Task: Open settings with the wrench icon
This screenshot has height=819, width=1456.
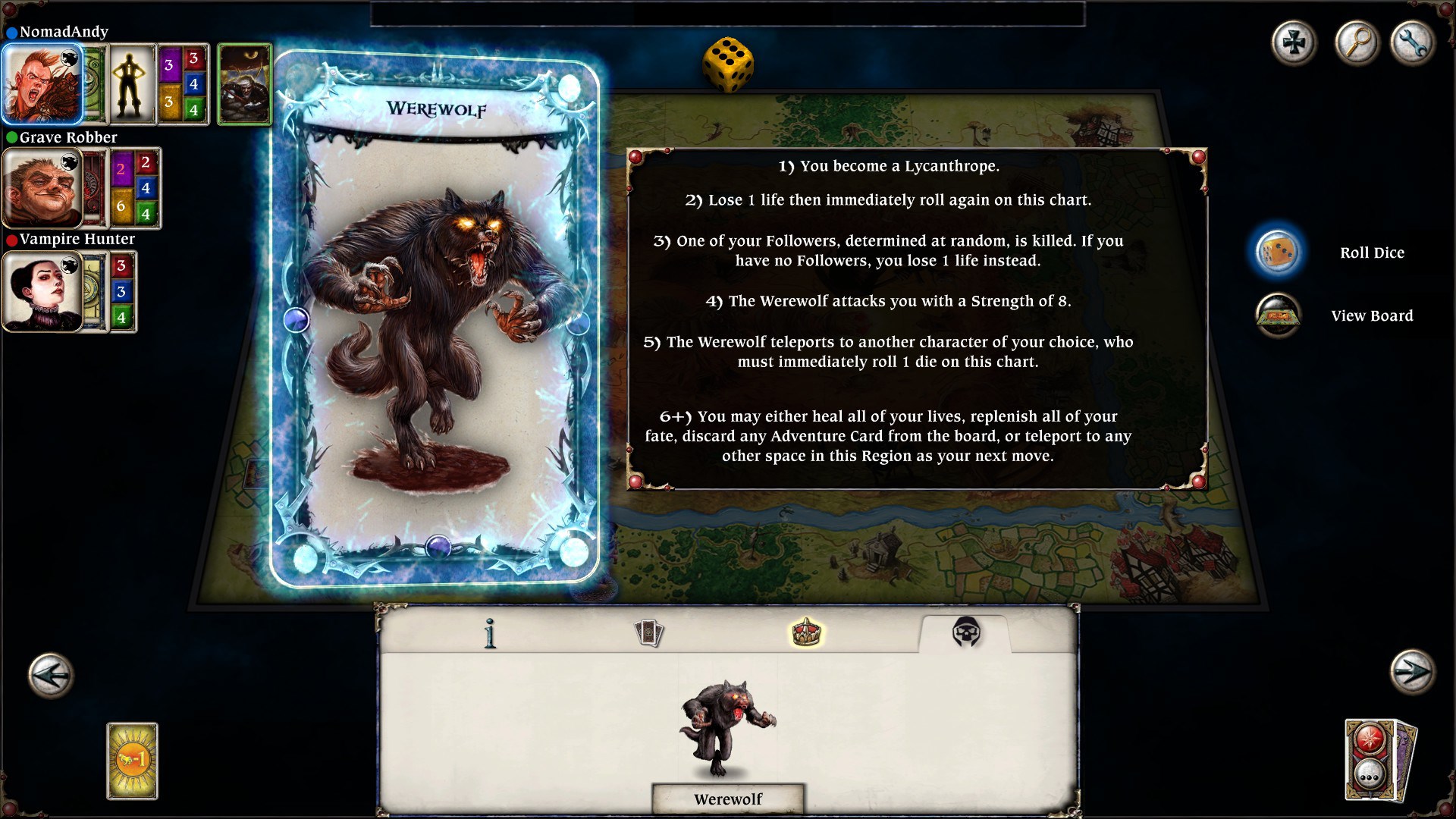Action: (1413, 43)
